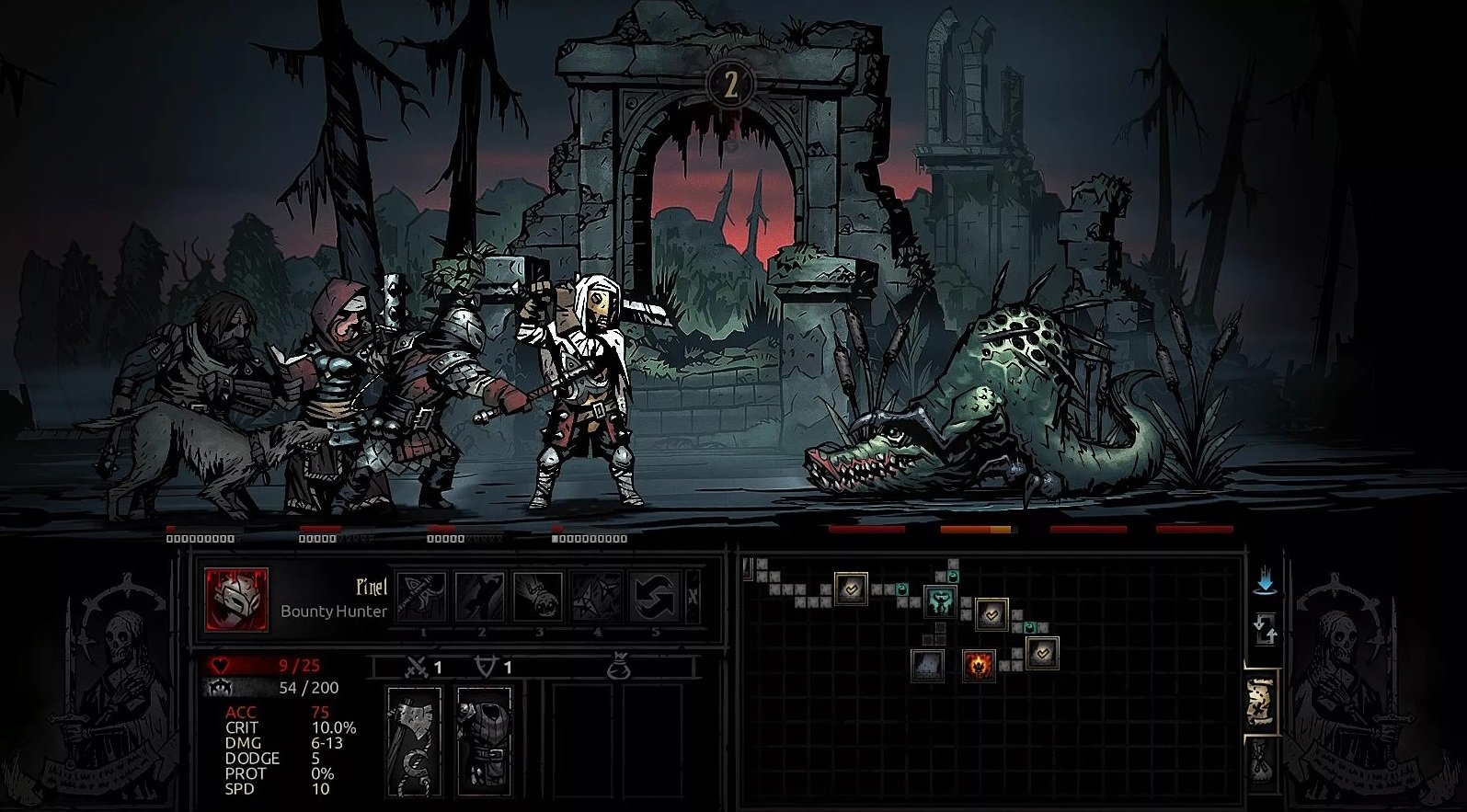Inspect the equipped axe weapon slot
Viewport: 1467px width, 812px height.
click(414, 741)
